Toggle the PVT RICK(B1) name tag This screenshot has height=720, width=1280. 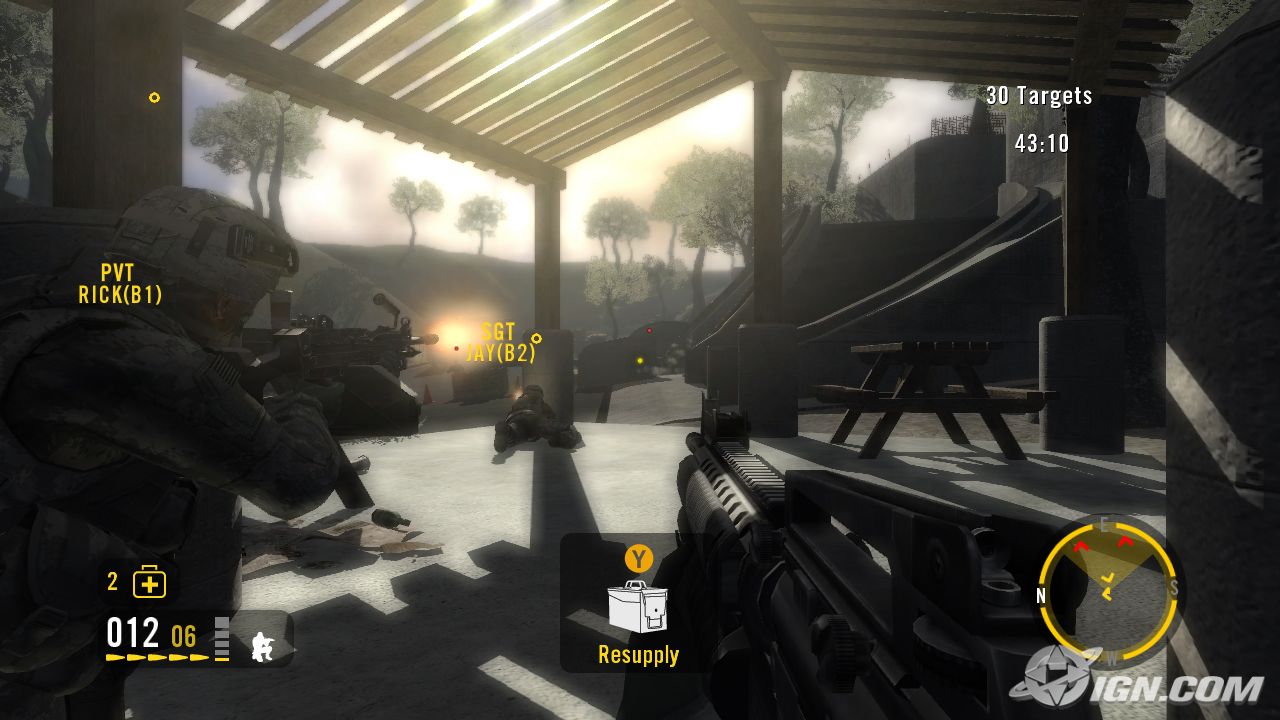[x=121, y=281]
